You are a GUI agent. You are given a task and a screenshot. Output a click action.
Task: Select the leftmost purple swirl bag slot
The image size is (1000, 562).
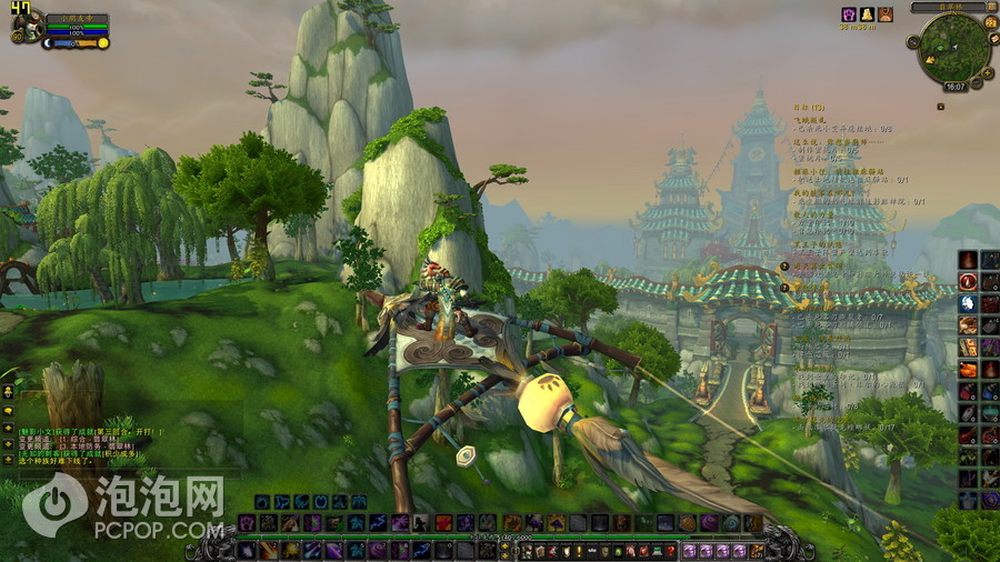pyautogui.click(x=691, y=551)
